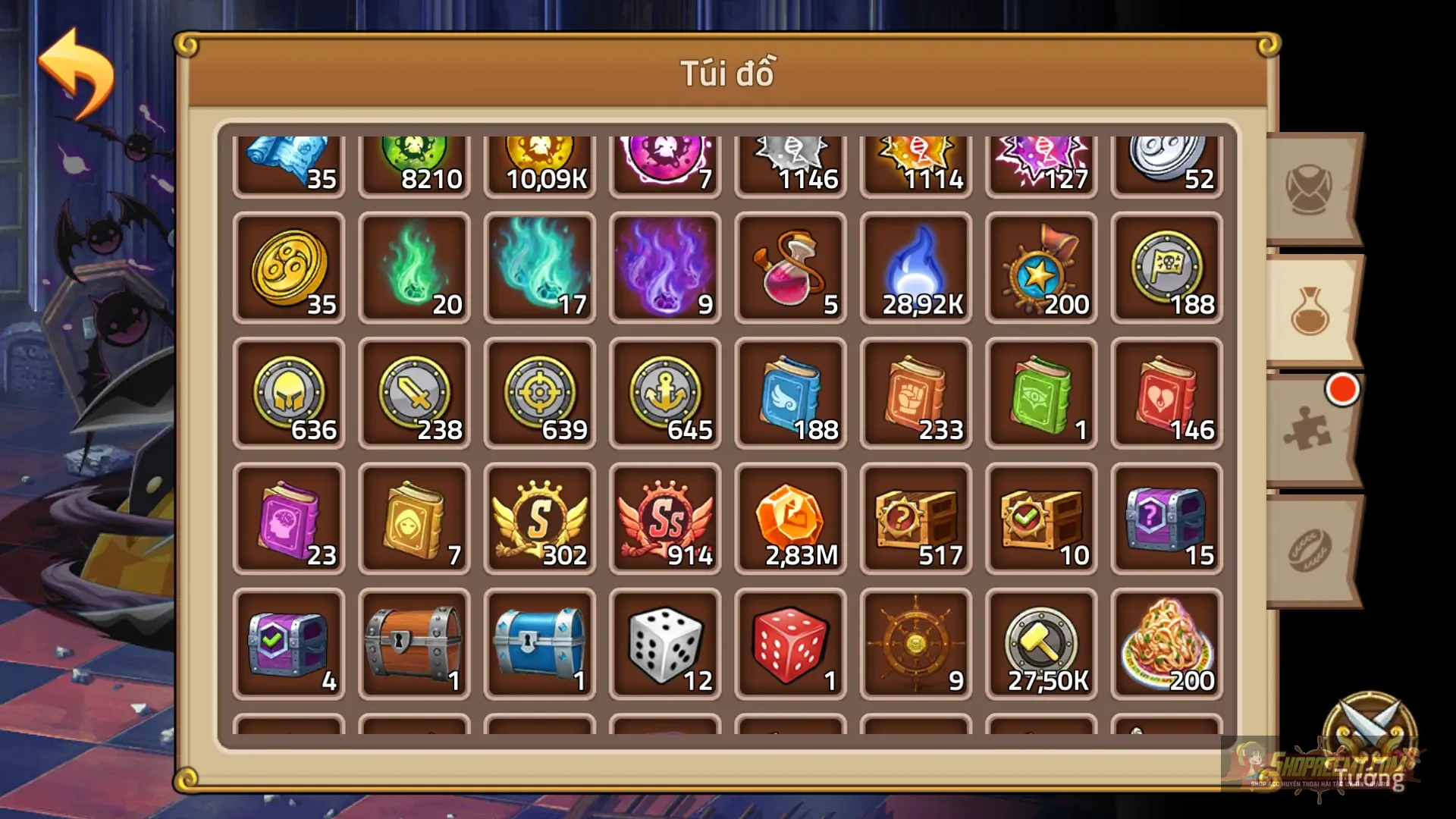Select the SS rank badge showing 914
This screenshot has width=1456, height=819.
point(664,518)
